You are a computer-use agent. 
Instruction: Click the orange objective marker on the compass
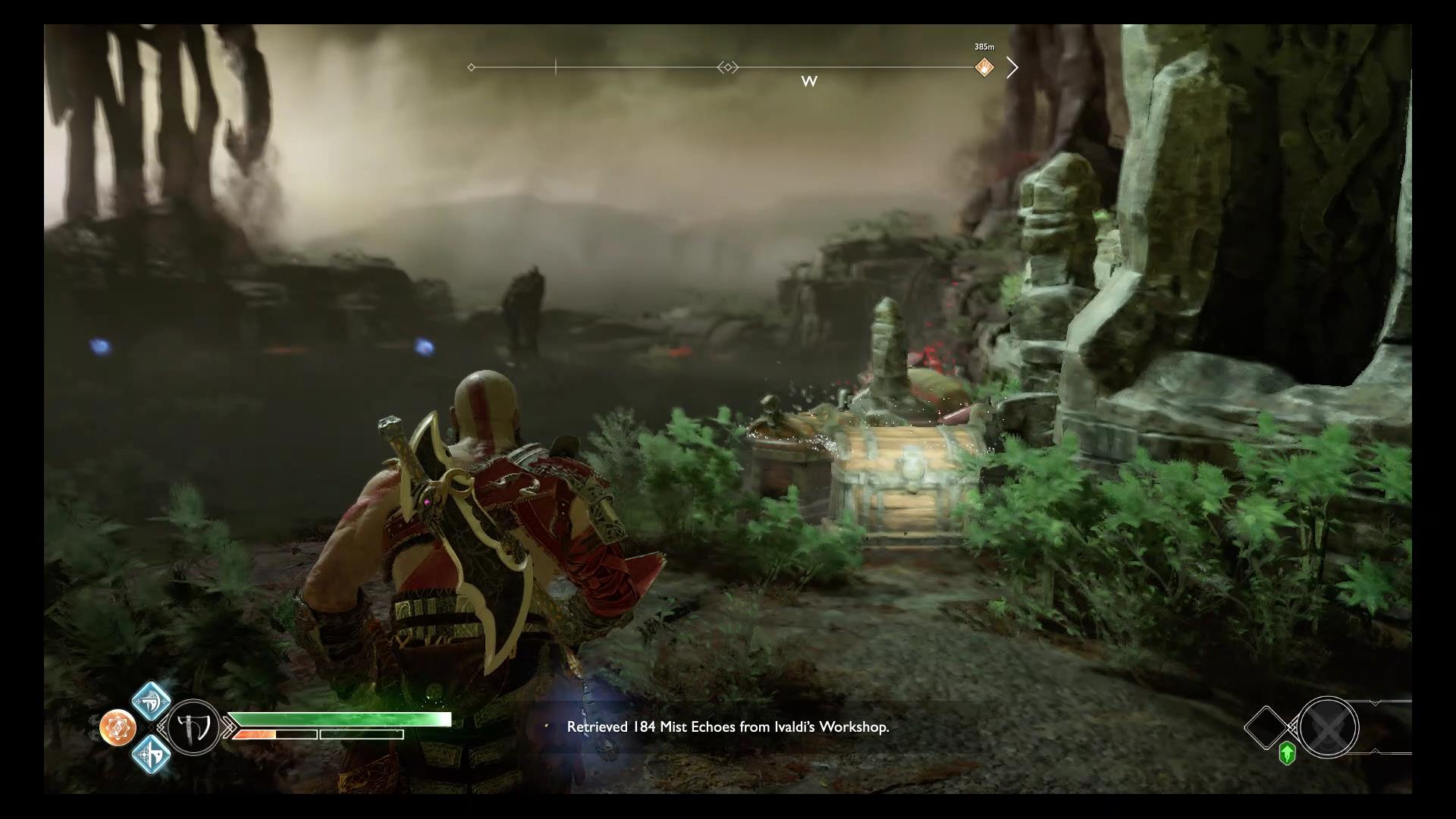(x=984, y=67)
